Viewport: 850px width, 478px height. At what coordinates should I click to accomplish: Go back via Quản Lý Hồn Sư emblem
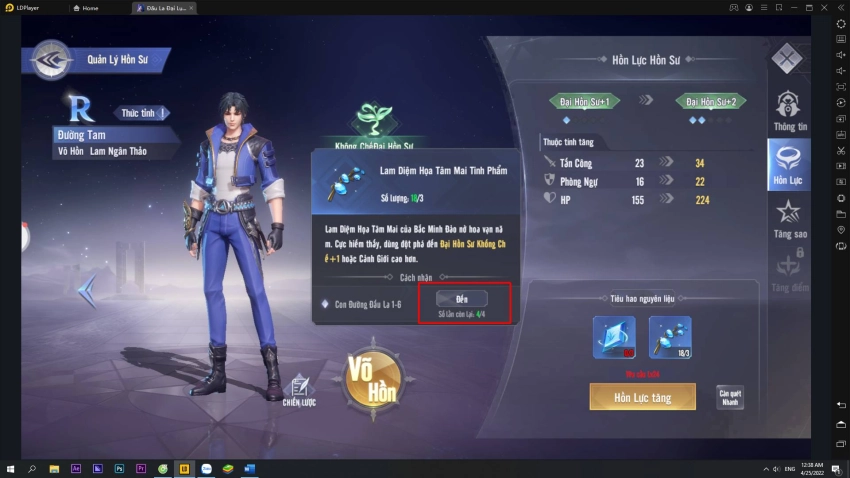pyautogui.click(x=48, y=60)
